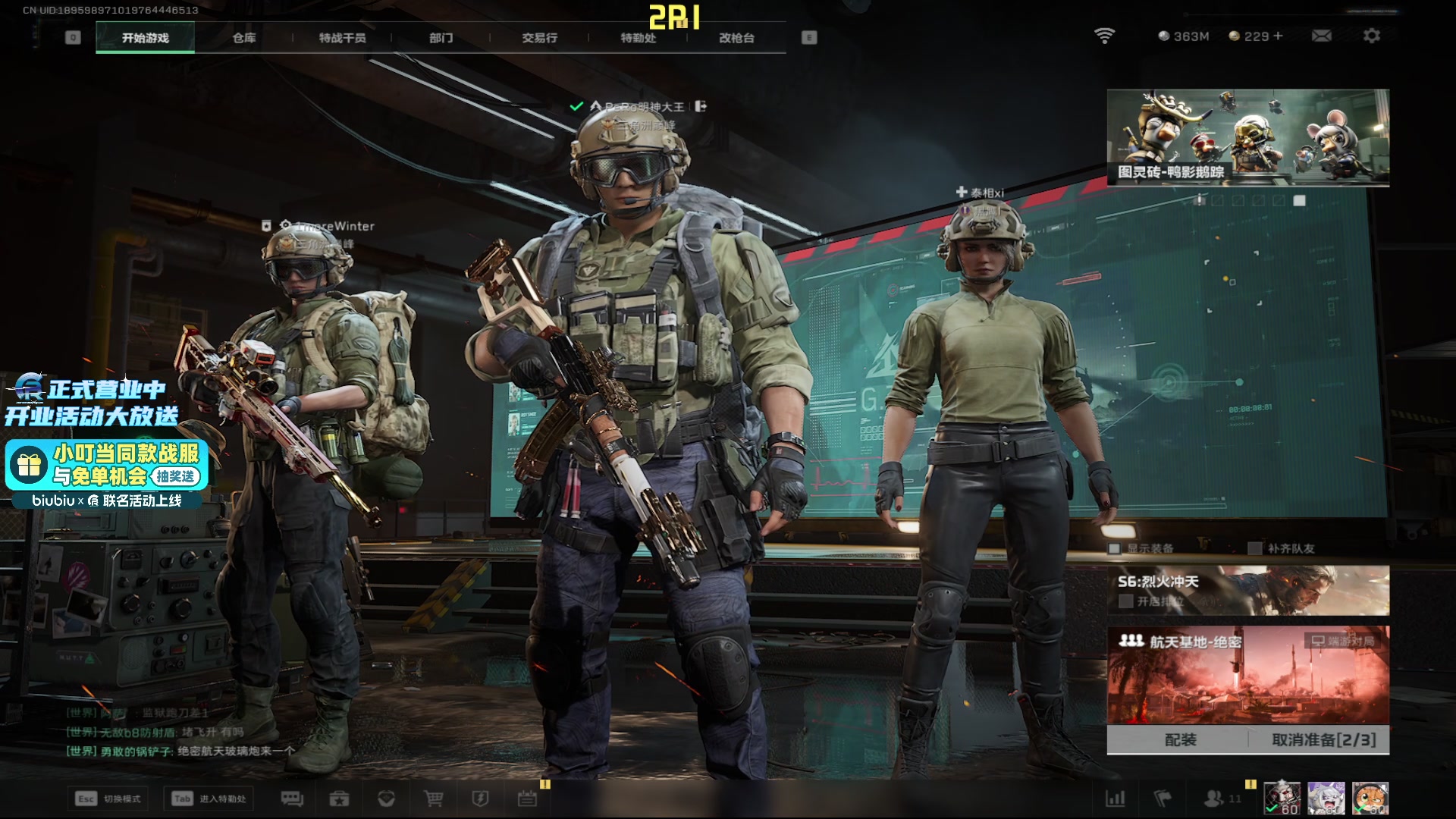Open the 特勤处 special duty tab
Image resolution: width=1456 pixels, height=819 pixels.
[638, 38]
